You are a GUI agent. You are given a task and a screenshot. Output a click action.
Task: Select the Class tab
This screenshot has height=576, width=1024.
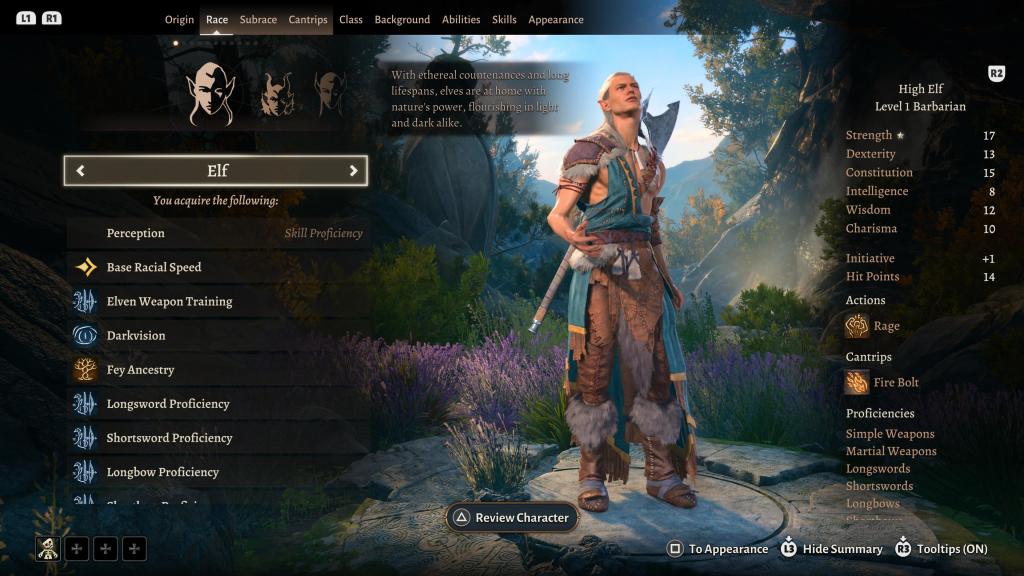click(351, 20)
